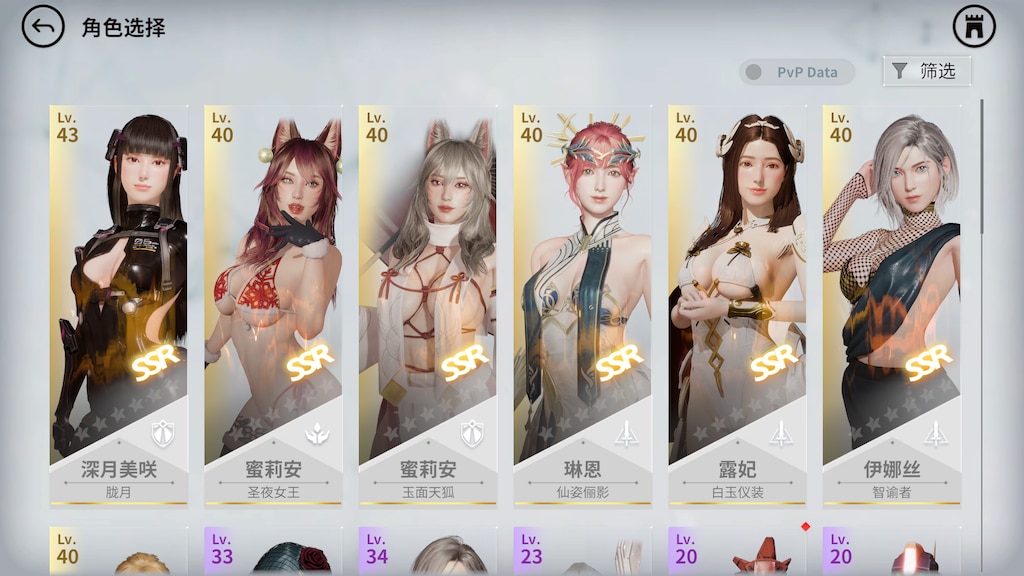Open the castle home icon
The image size is (1024, 576).
click(x=973, y=27)
